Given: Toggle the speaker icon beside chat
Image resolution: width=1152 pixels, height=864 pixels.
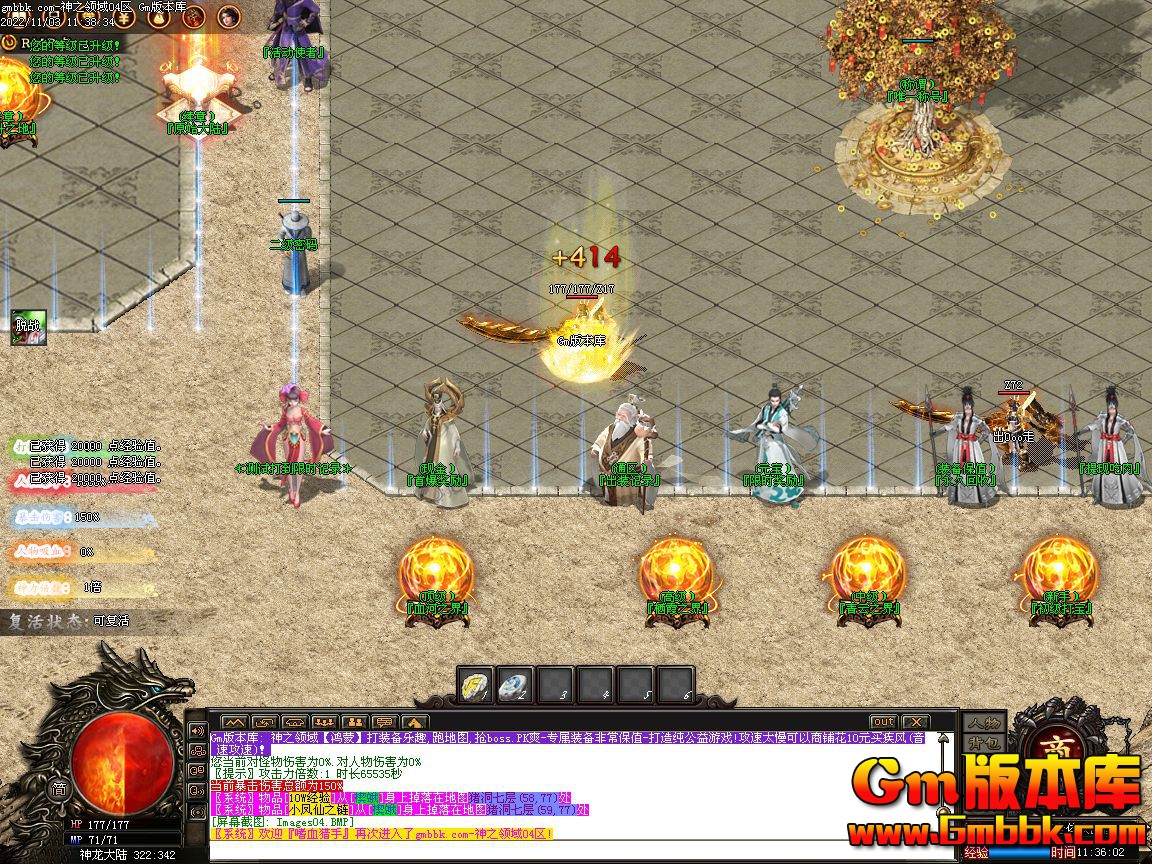Looking at the screenshot, I should pos(197,730).
